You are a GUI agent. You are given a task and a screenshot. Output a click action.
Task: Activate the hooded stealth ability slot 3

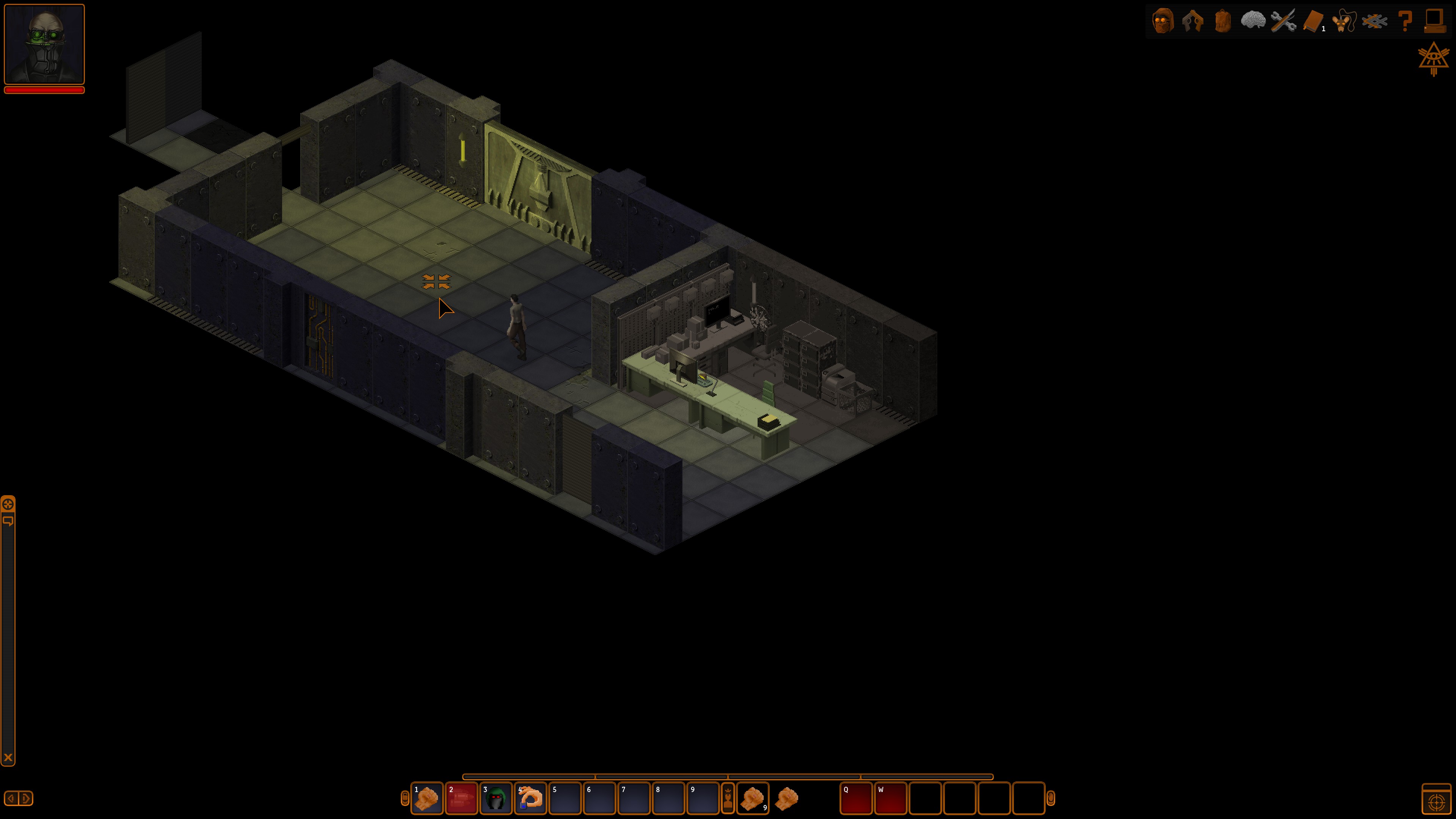click(x=496, y=798)
